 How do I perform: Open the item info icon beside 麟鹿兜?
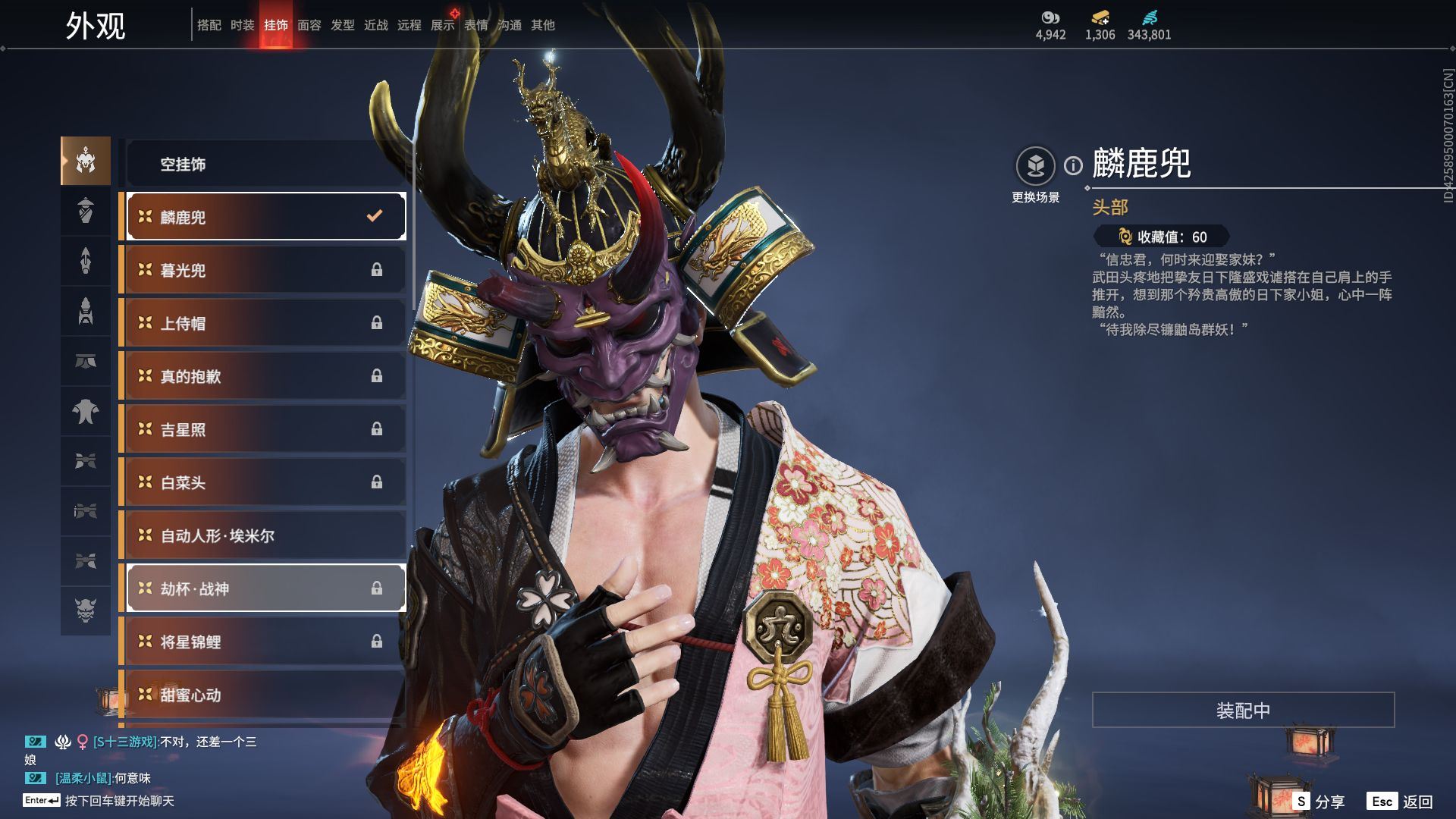pos(1073,165)
